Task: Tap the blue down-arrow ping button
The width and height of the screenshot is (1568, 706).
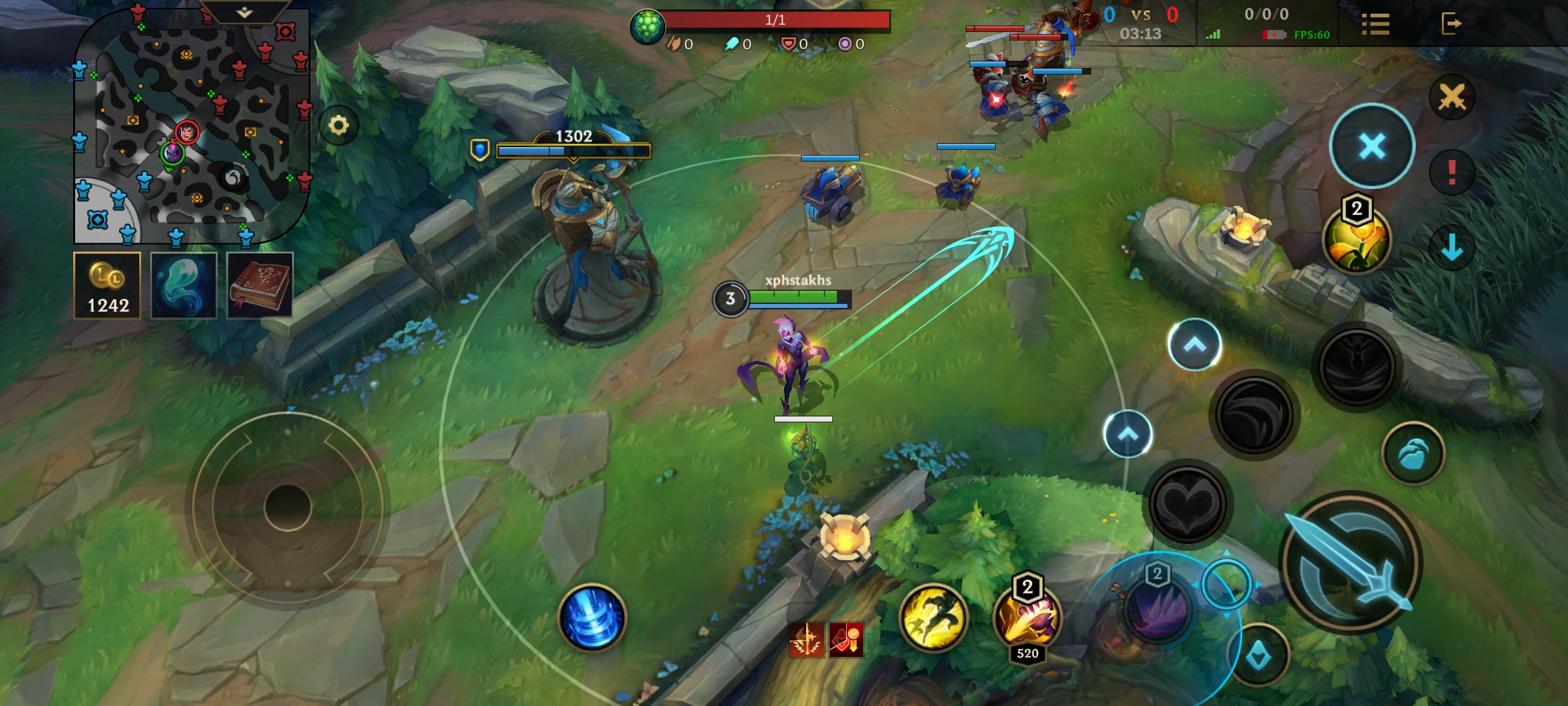Action: coord(1452,248)
